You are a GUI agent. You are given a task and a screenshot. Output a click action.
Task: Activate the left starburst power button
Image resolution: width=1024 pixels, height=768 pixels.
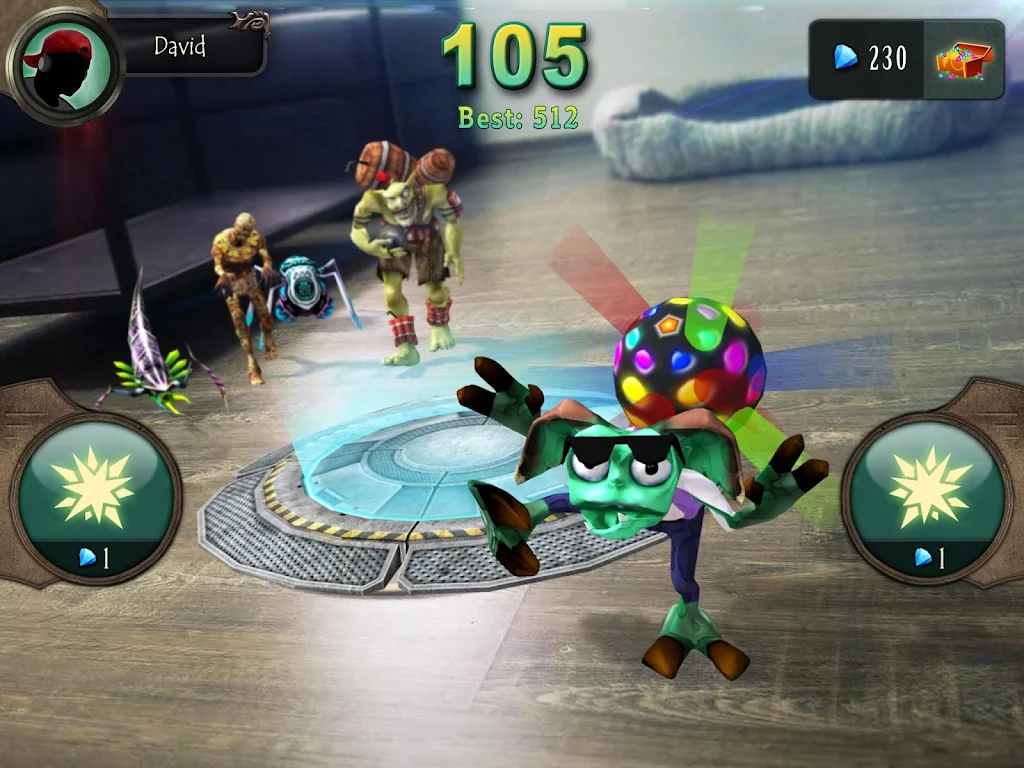pyautogui.click(x=95, y=492)
